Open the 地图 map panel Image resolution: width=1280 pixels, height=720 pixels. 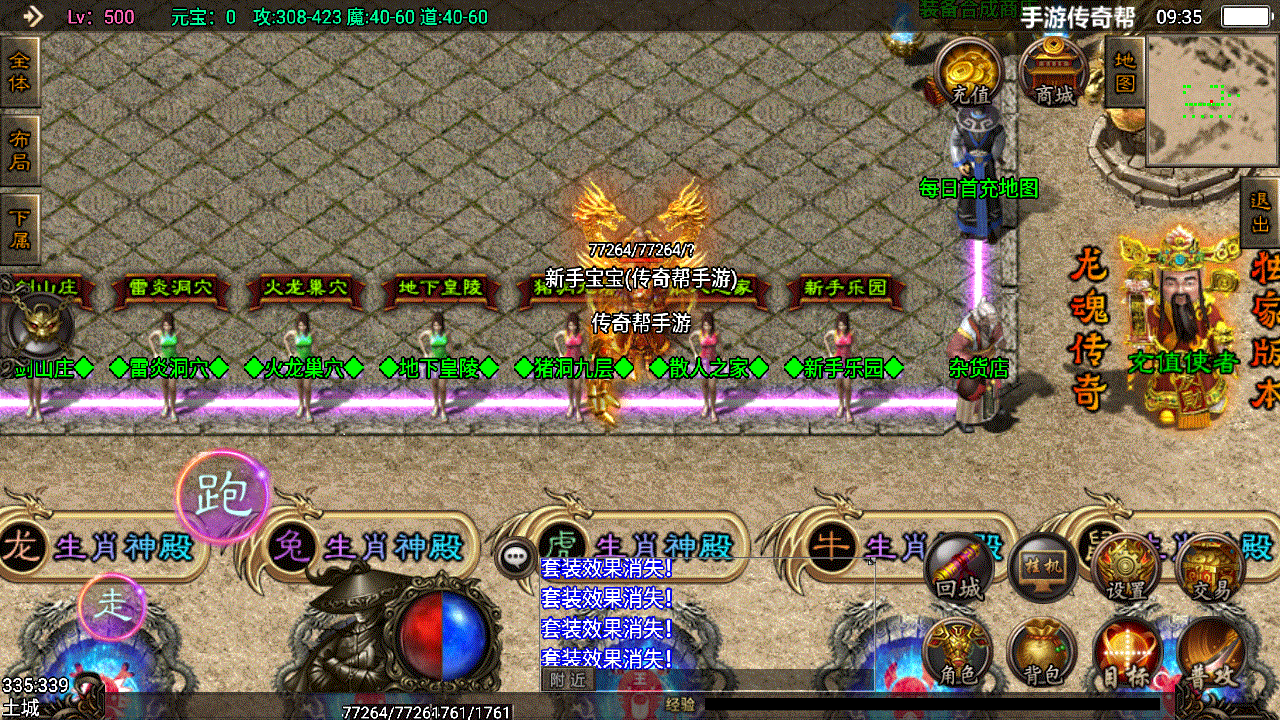[1122, 70]
